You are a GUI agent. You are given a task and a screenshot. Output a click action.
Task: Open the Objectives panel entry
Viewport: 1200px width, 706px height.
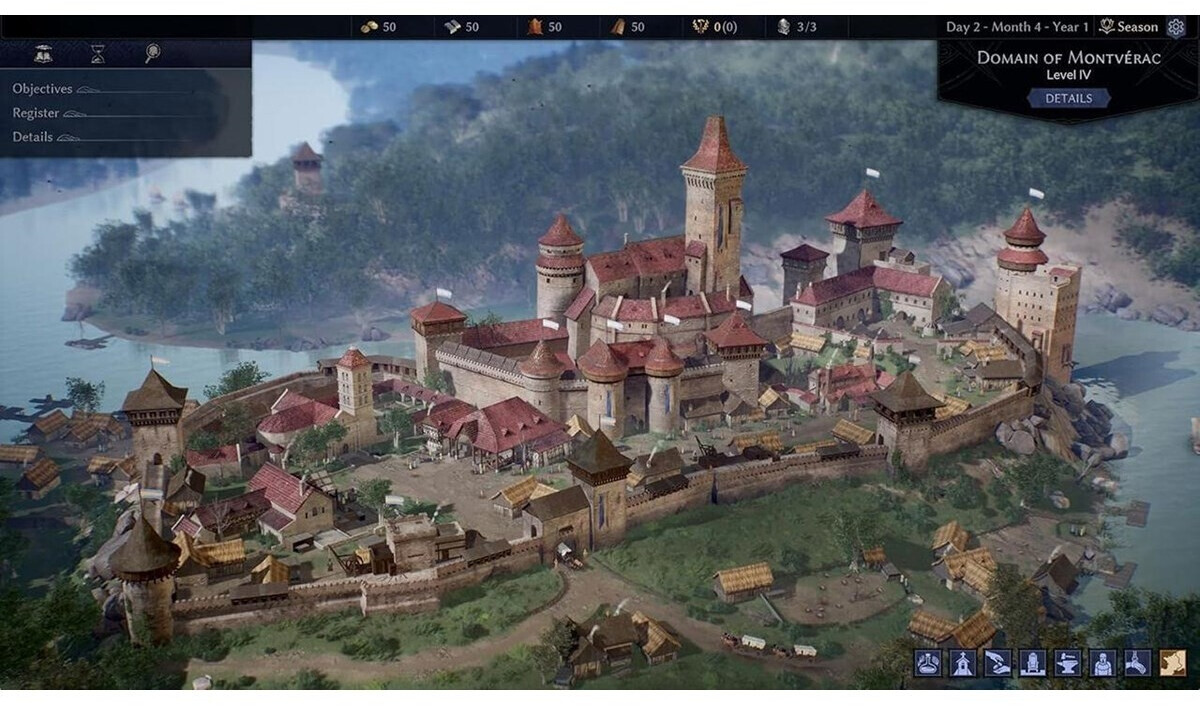pos(43,89)
